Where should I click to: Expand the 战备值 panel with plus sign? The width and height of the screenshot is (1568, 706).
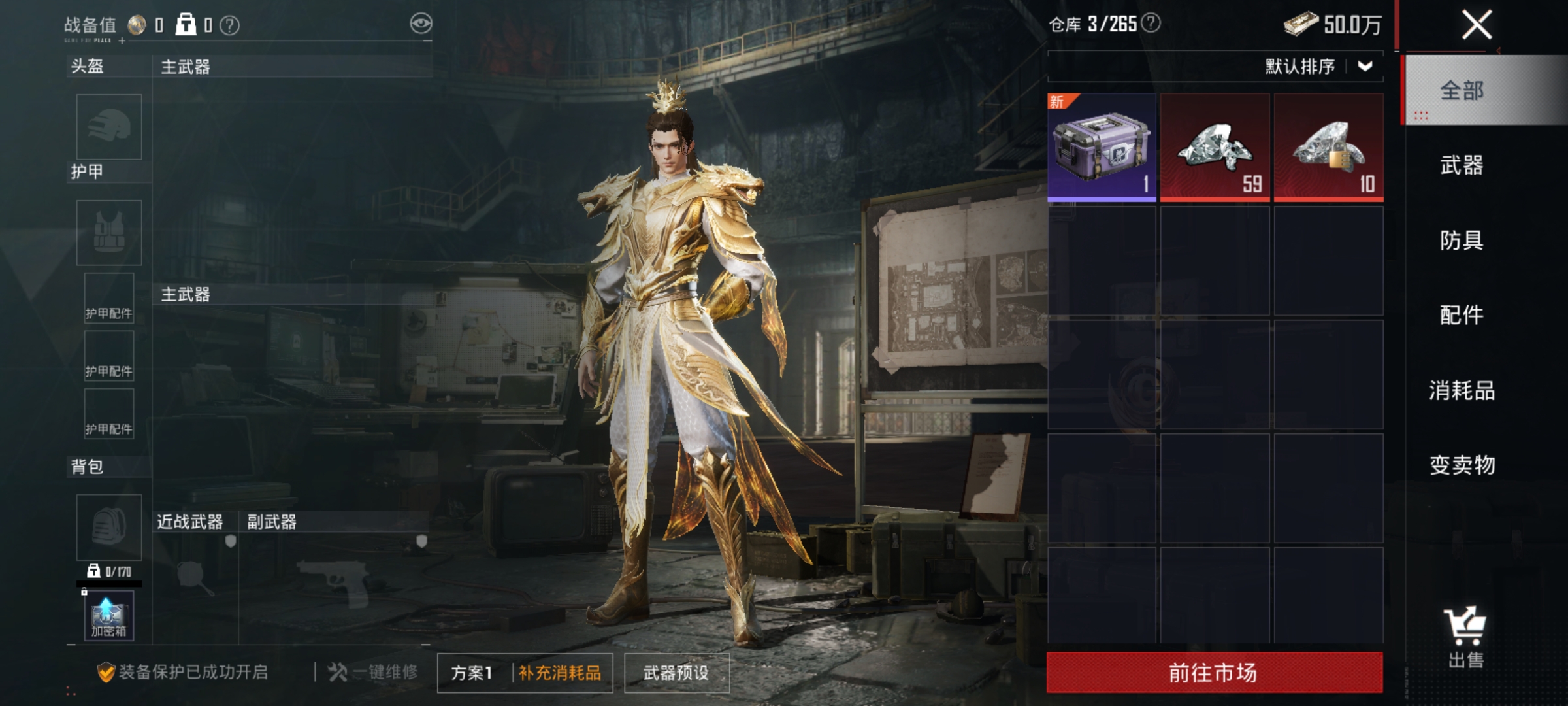(x=121, y=42)
